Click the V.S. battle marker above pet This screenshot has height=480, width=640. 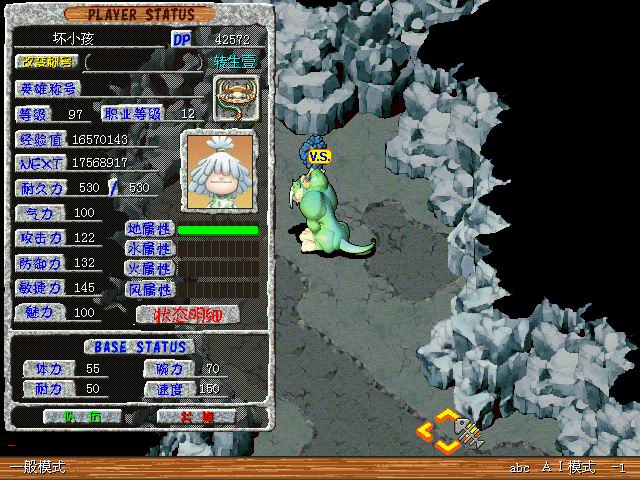319,157
